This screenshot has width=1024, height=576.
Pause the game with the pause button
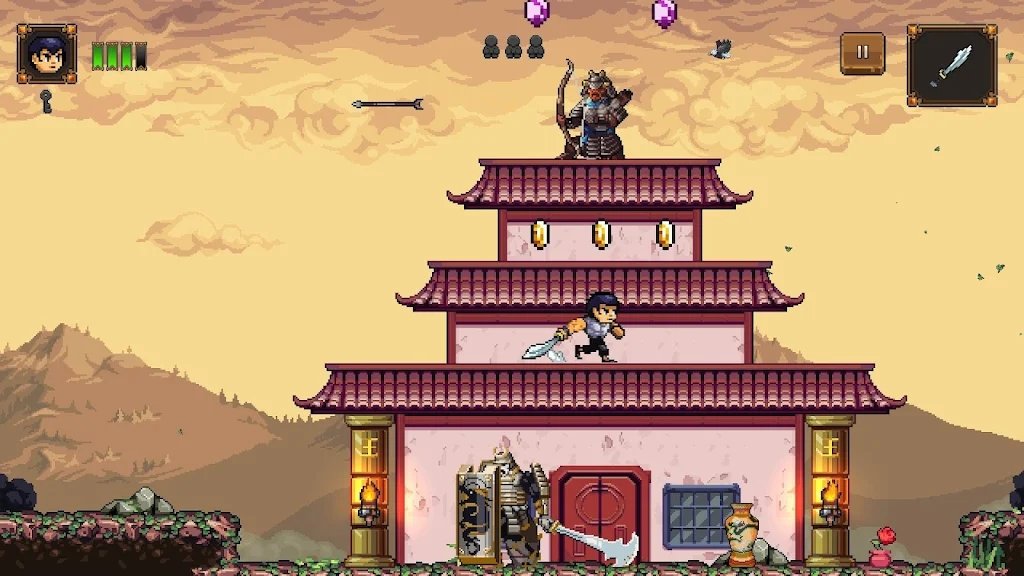pos(862,53)
